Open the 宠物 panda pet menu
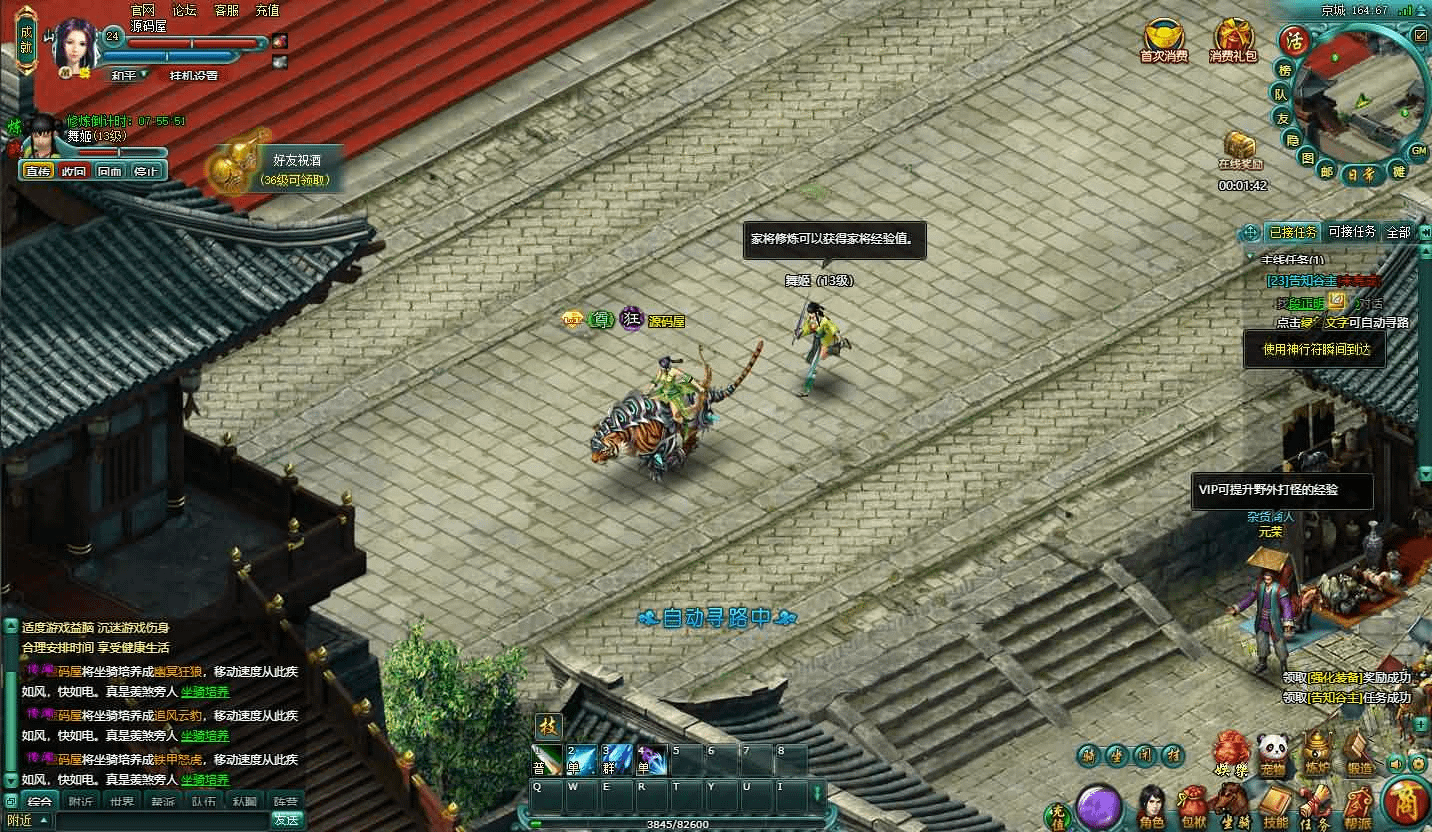 [x=1271, y=755]
